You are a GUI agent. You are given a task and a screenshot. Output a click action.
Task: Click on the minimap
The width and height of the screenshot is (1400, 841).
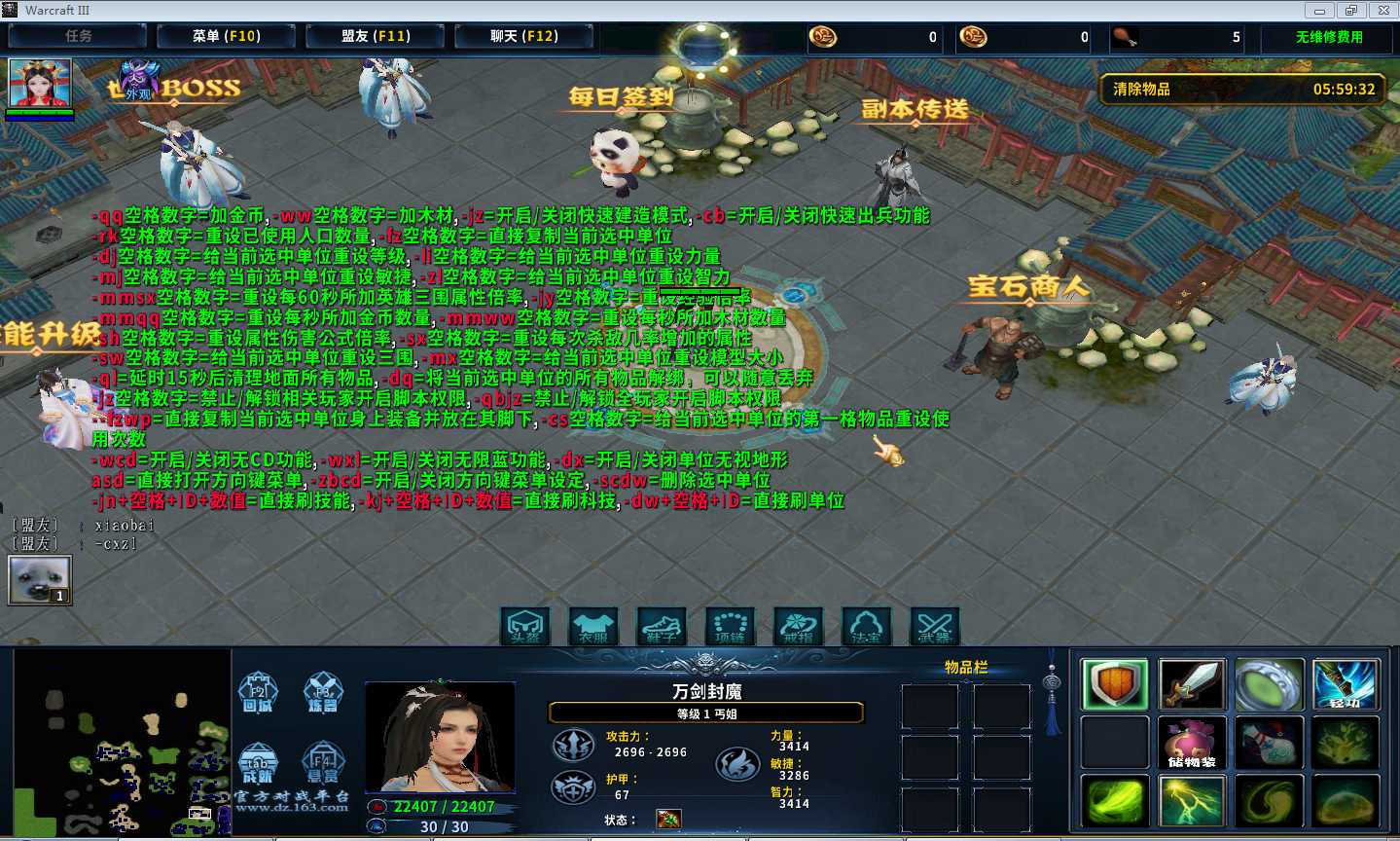(x=122, y=745)
